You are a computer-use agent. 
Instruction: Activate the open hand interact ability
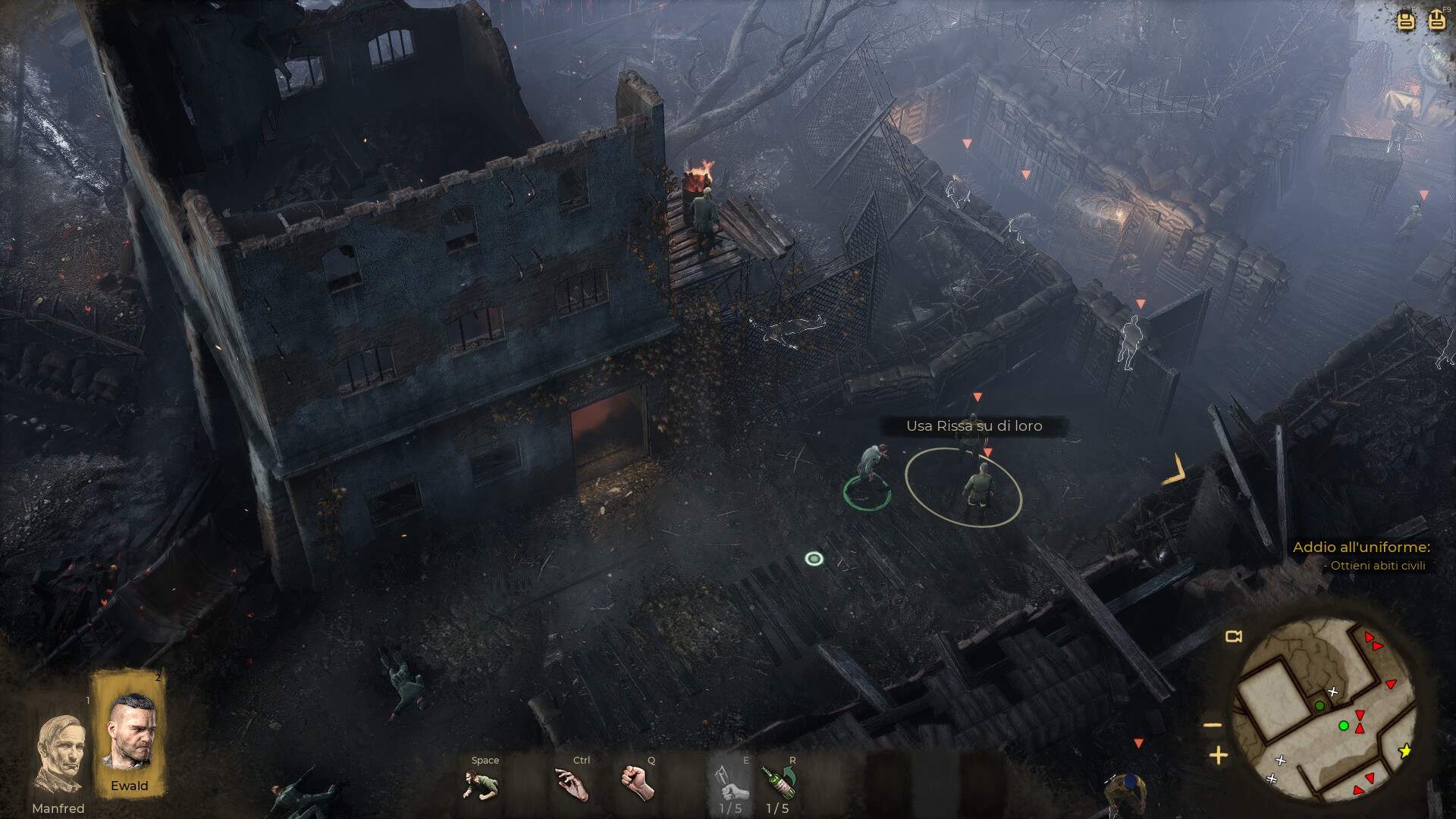573,783
